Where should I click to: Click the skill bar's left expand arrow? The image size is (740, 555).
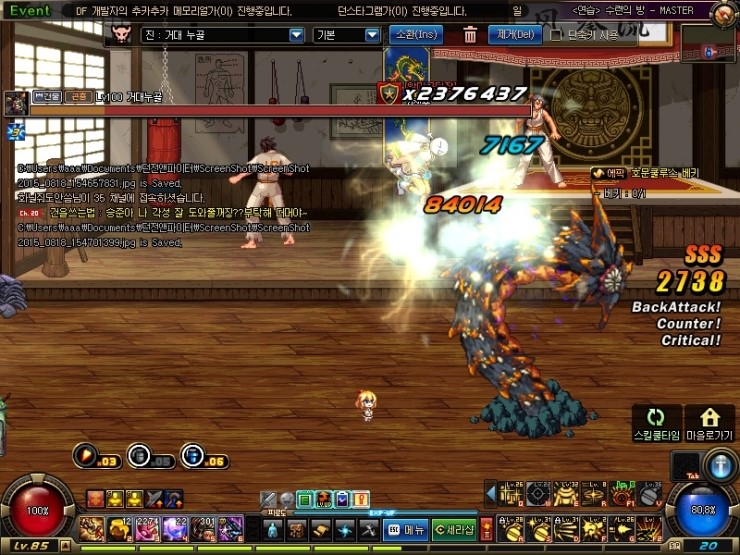491,492
